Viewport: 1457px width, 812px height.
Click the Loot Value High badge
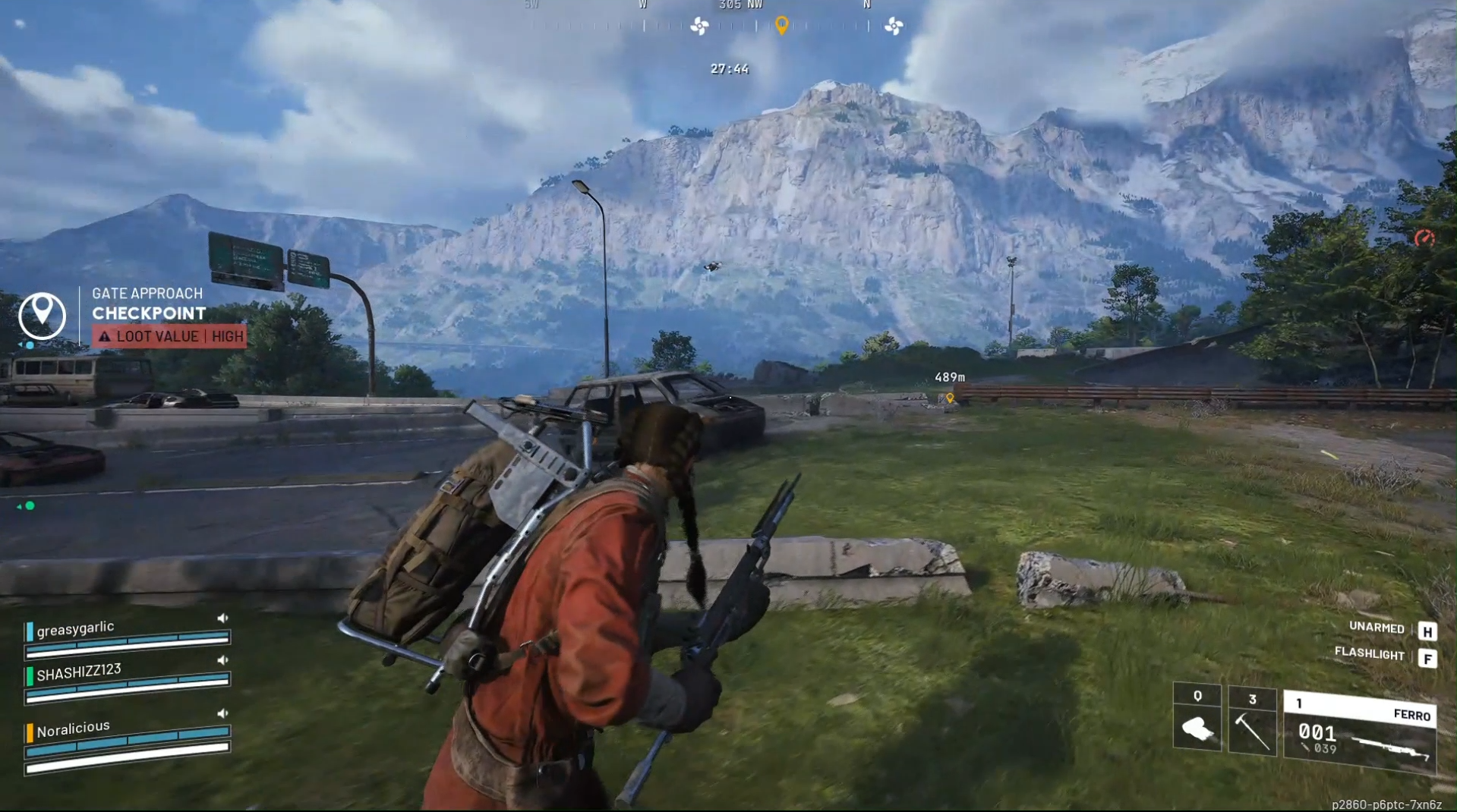tap(170, 336)
